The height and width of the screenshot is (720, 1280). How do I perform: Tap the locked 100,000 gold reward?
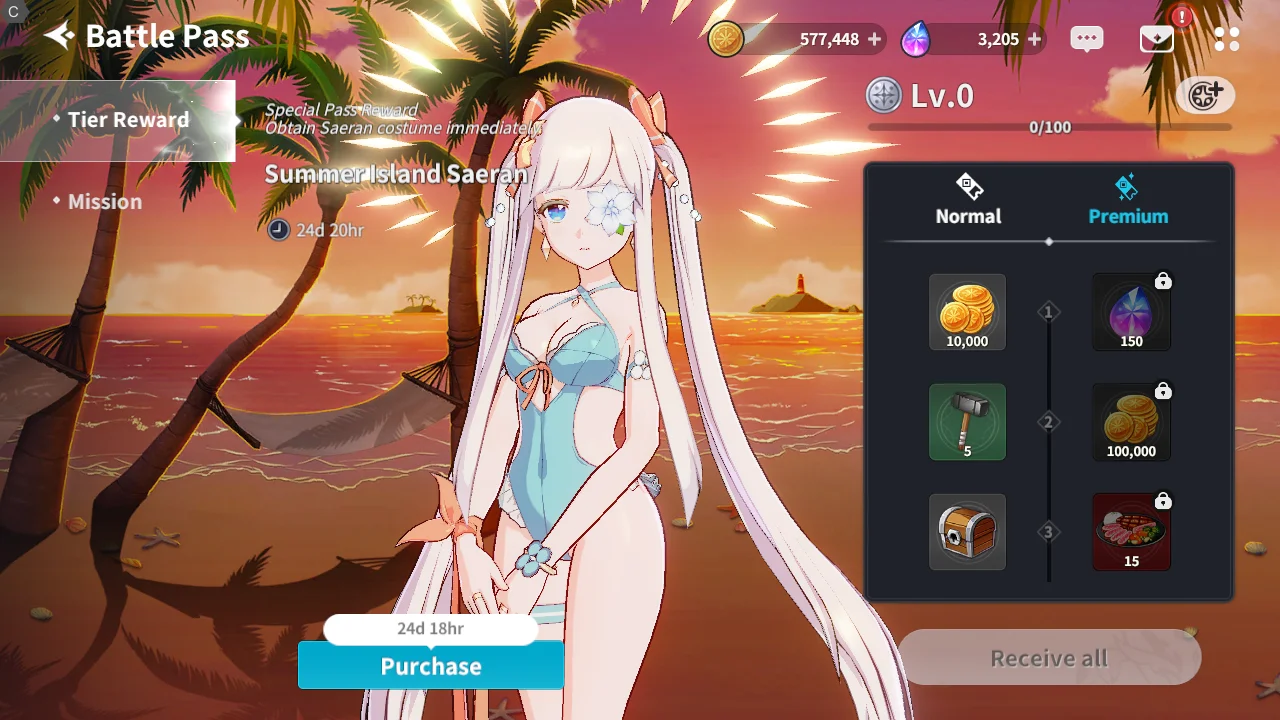click(x=1131, y=422)
